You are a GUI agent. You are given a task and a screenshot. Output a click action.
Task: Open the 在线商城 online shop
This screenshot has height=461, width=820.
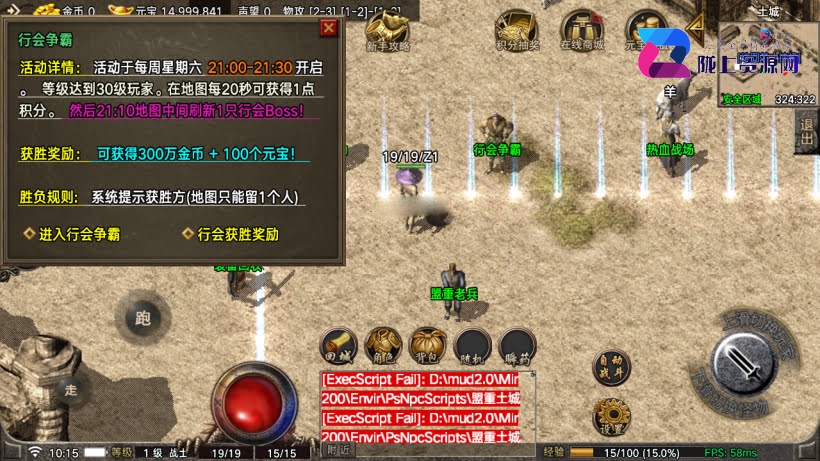tap(581, 32)
